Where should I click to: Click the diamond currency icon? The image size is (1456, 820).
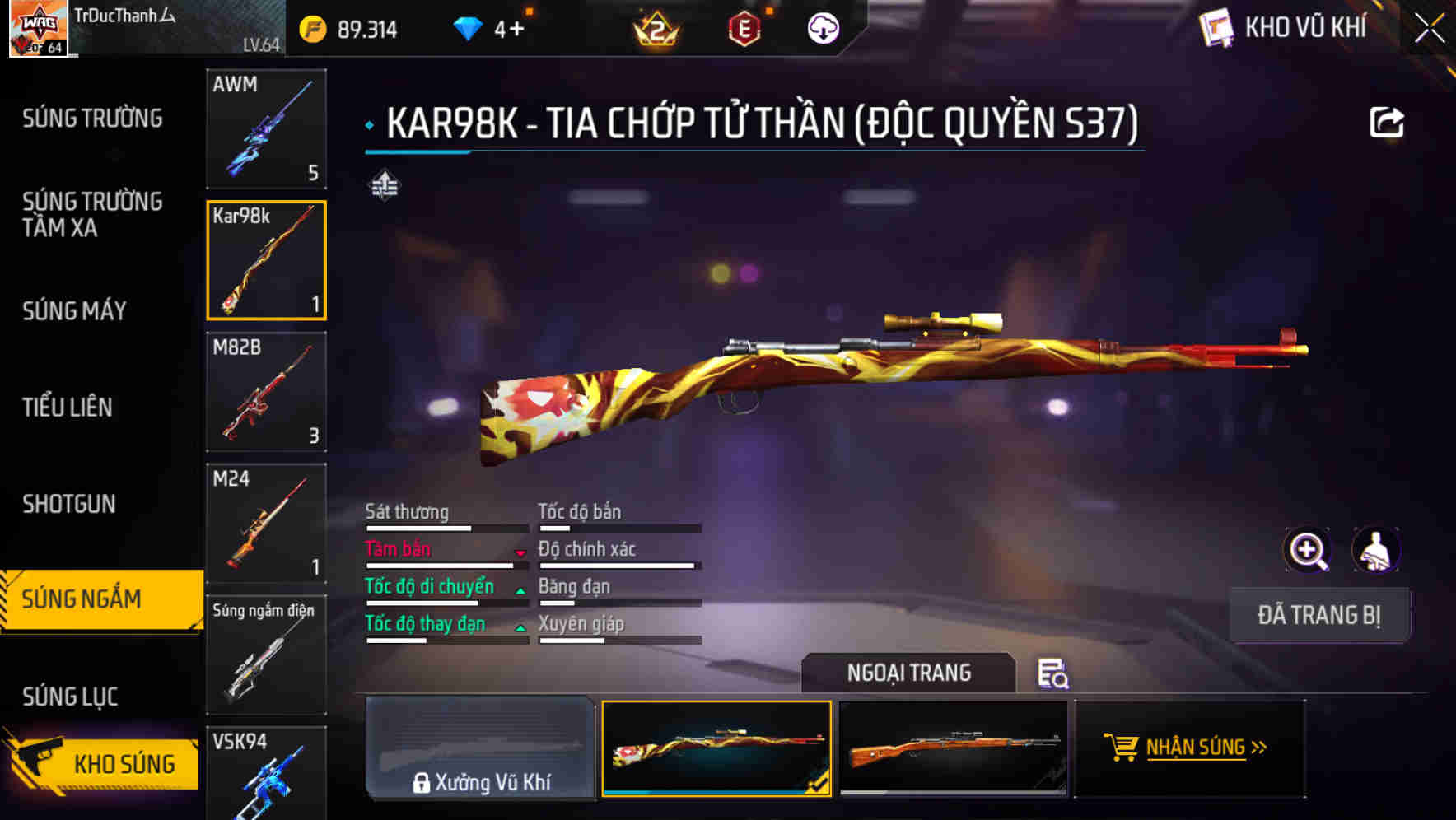coord(469,26)
